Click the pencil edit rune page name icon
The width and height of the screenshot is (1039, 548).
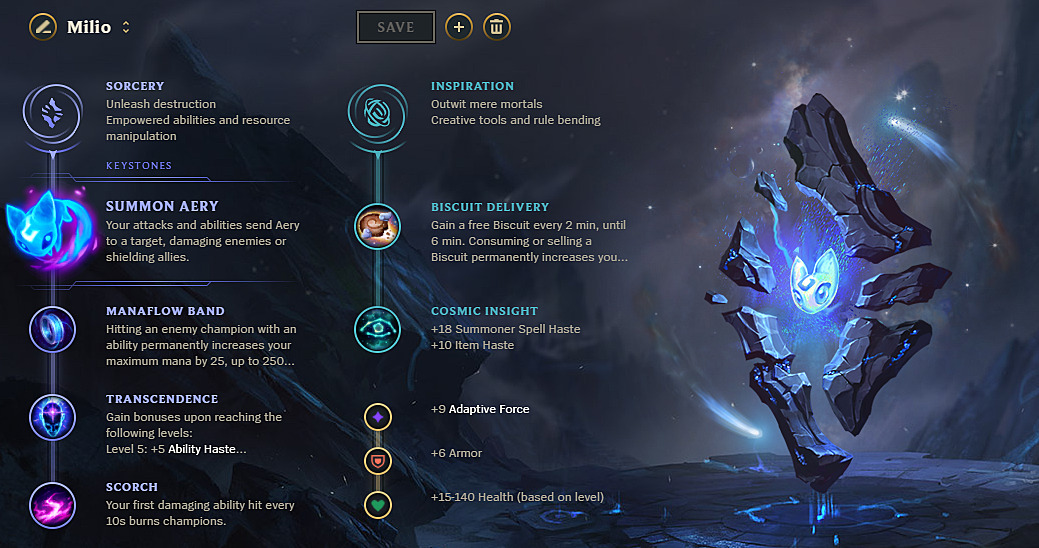click(x=42, y=27)
